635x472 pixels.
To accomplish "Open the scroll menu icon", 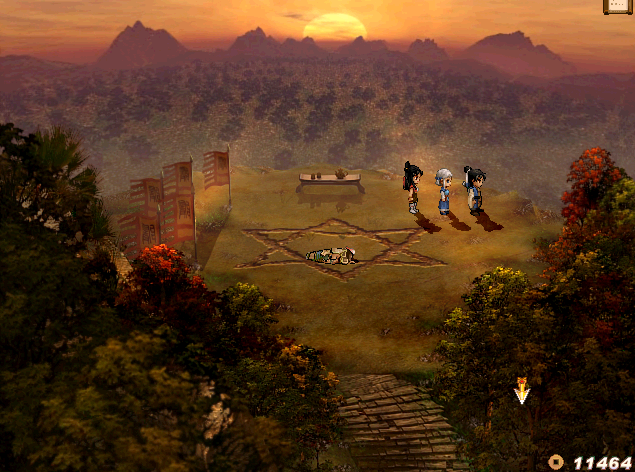I will pyautogui.click(x=618, y=6).
